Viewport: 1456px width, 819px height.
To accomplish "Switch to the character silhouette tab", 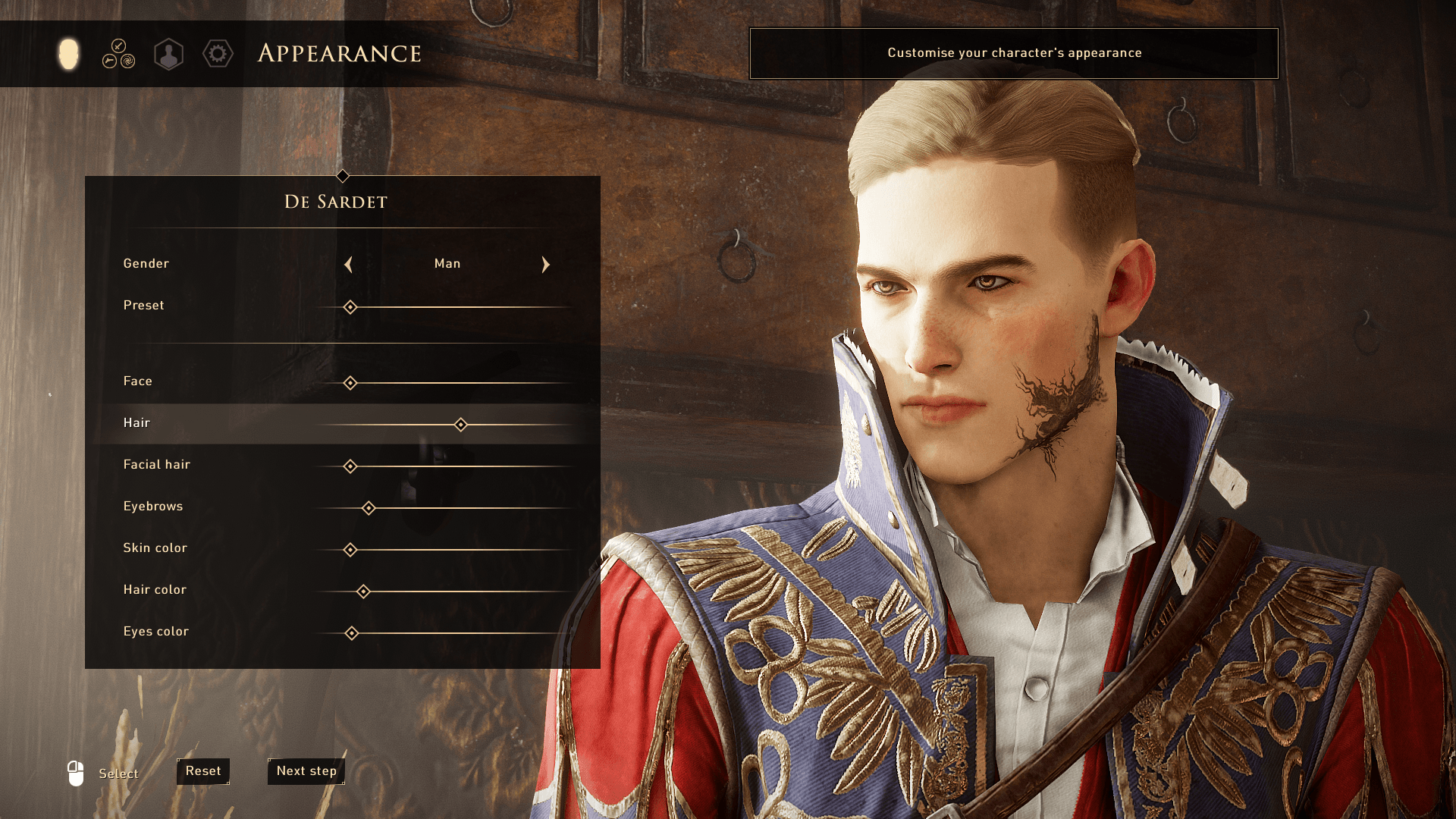I will point(168,55).
